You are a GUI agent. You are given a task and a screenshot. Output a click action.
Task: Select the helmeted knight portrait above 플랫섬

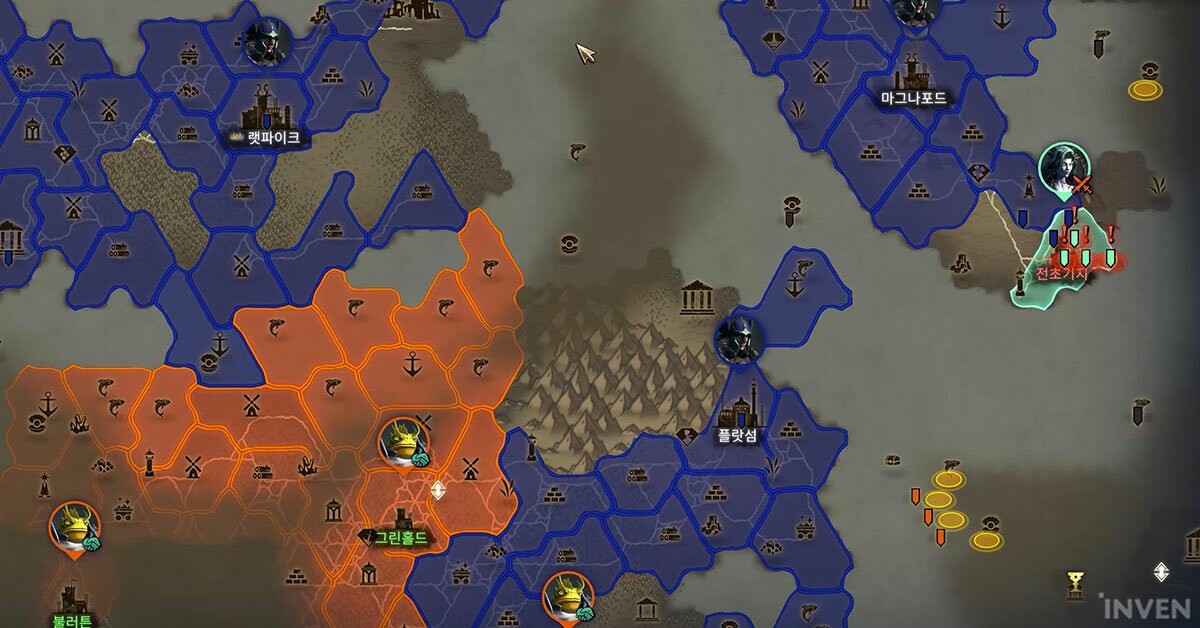point(740,340)
